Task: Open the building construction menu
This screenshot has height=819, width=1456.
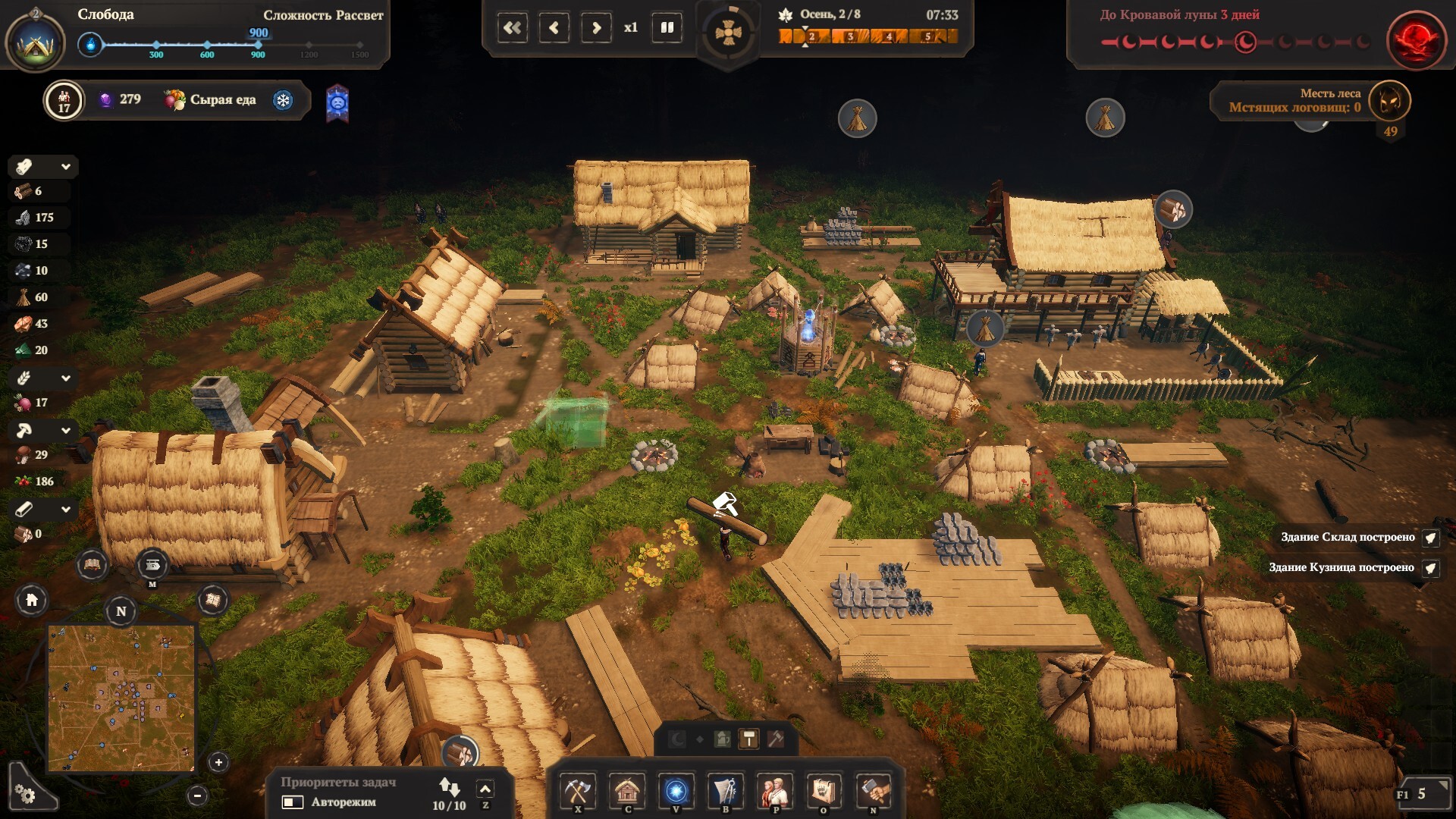Action: 627,791
